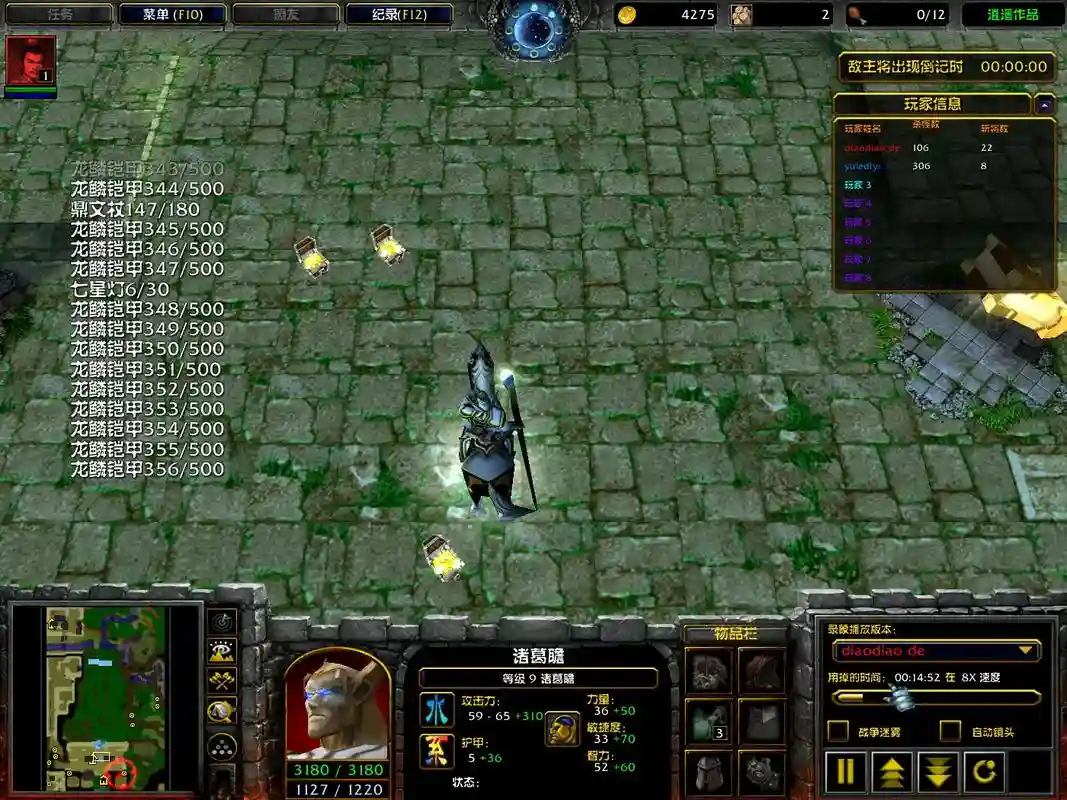Select the helmet item in inventory
Image resolution: width=1067 pixels, height=800 pixels.
(707, 772)
